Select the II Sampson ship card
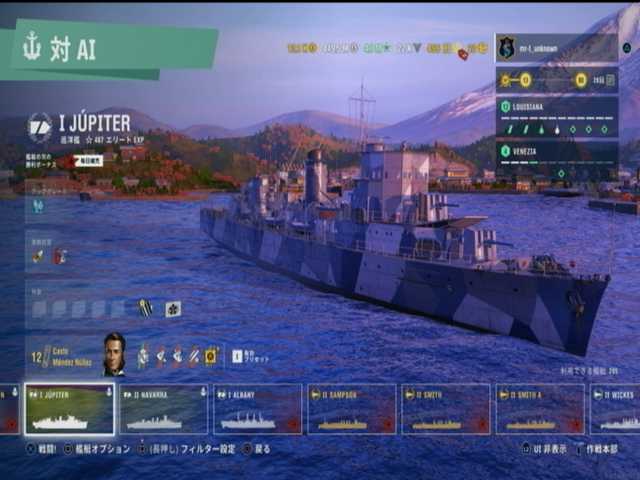Screen dimensions: 640x480 coord(351,409)
